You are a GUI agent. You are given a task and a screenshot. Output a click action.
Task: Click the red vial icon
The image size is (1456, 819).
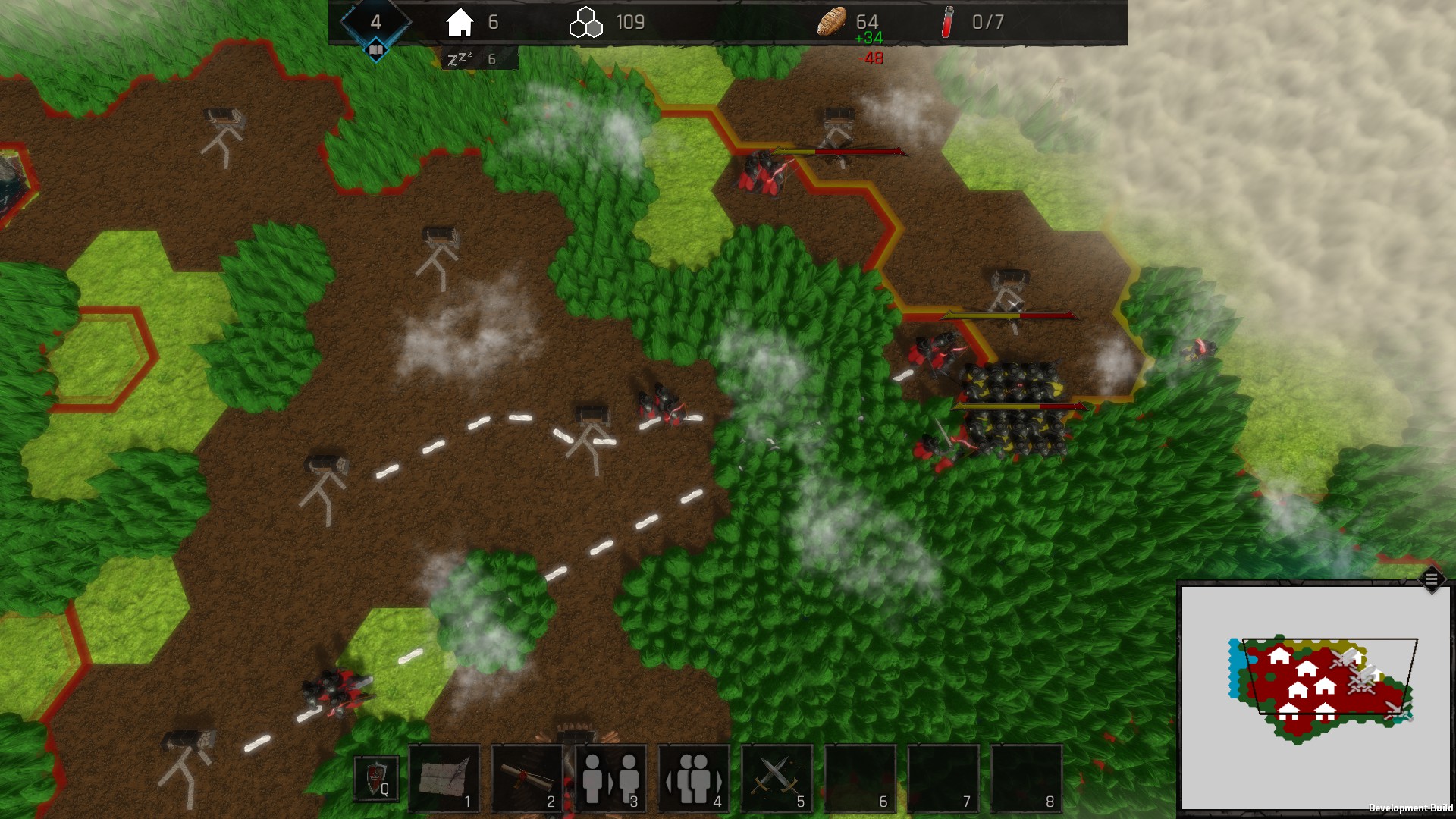coord(947,23)
